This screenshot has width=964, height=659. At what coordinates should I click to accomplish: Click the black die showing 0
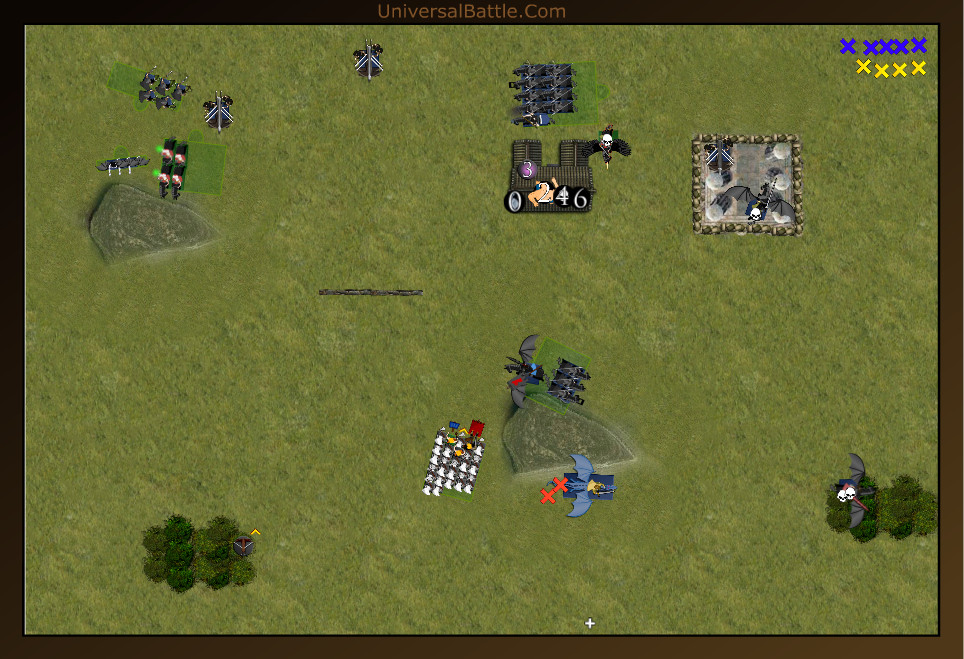click(514, 202)
